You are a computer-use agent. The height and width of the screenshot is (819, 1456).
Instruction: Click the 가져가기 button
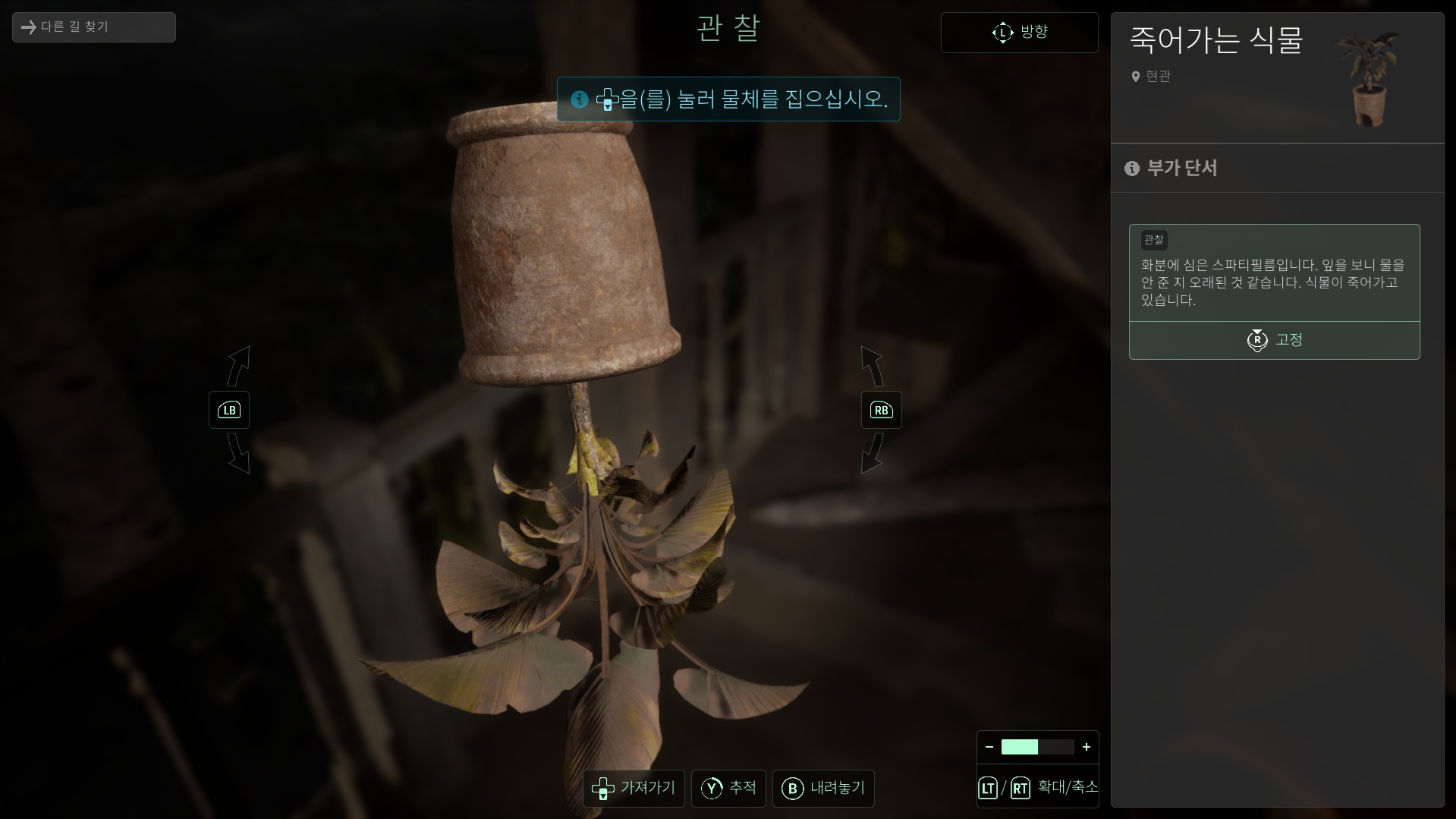coord(634,788)
